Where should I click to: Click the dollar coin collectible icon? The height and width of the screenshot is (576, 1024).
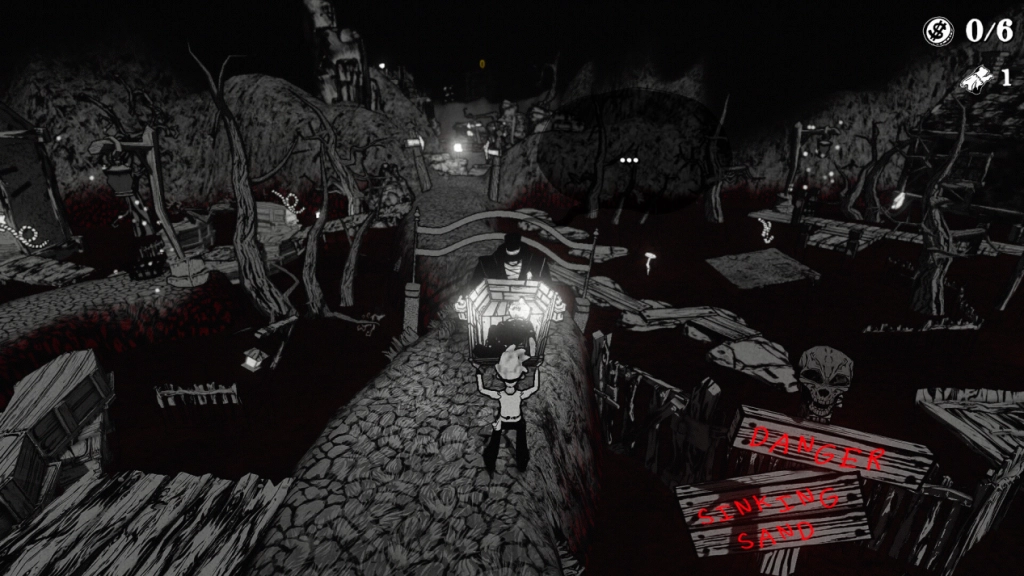click(x=938, y=31)
